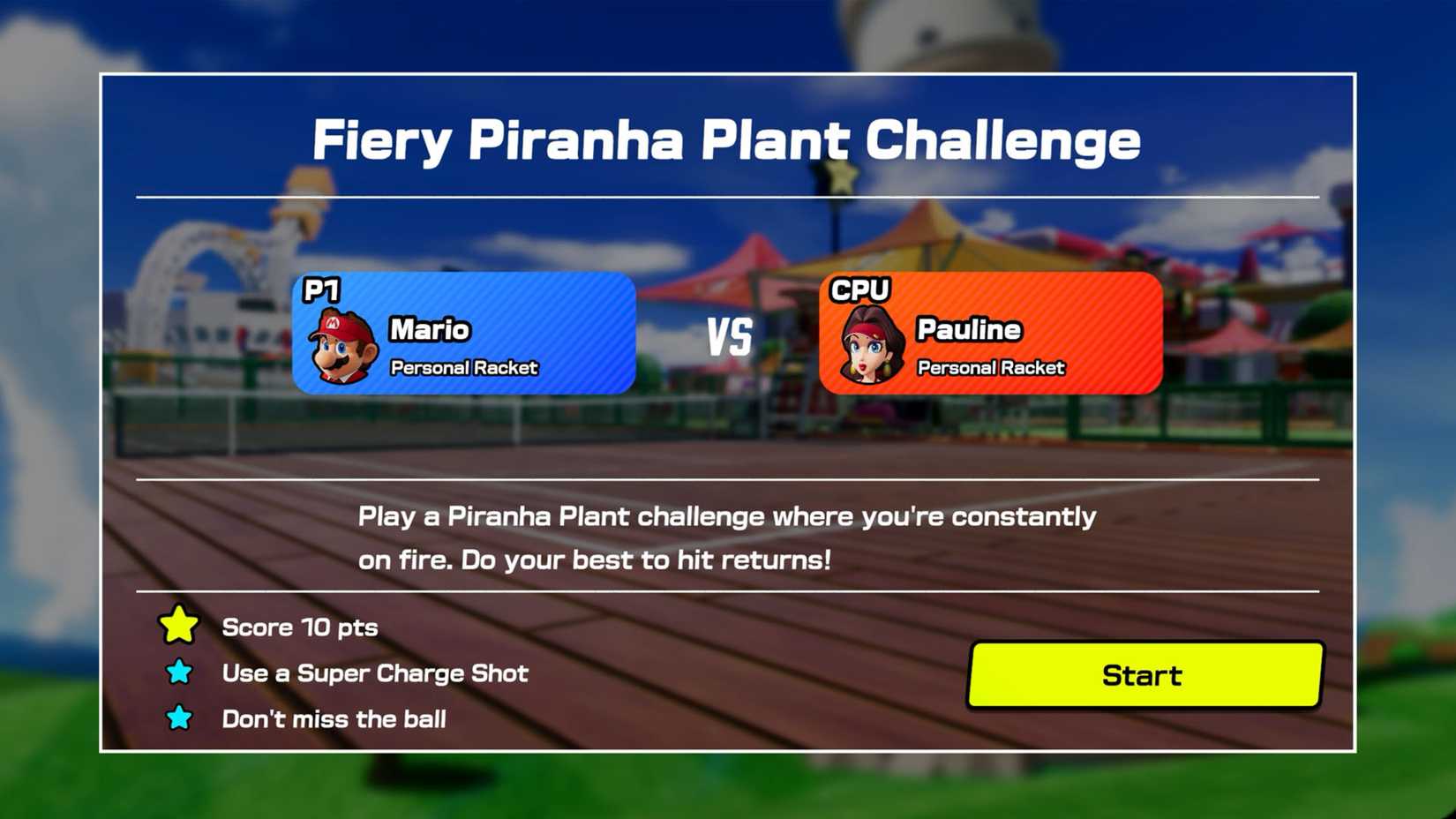
Task: Click the P1 label on Mario's card
Action: (x=323, y=290)
